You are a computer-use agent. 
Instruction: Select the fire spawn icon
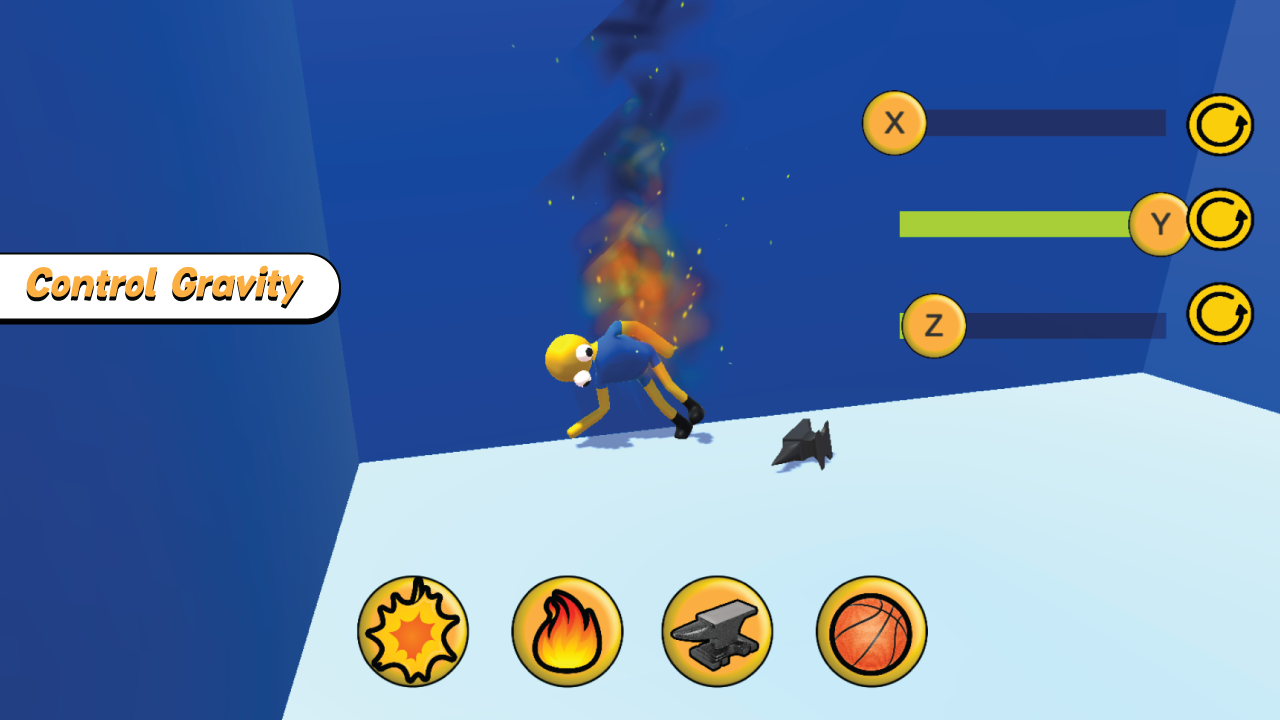(x=566, y=631)
